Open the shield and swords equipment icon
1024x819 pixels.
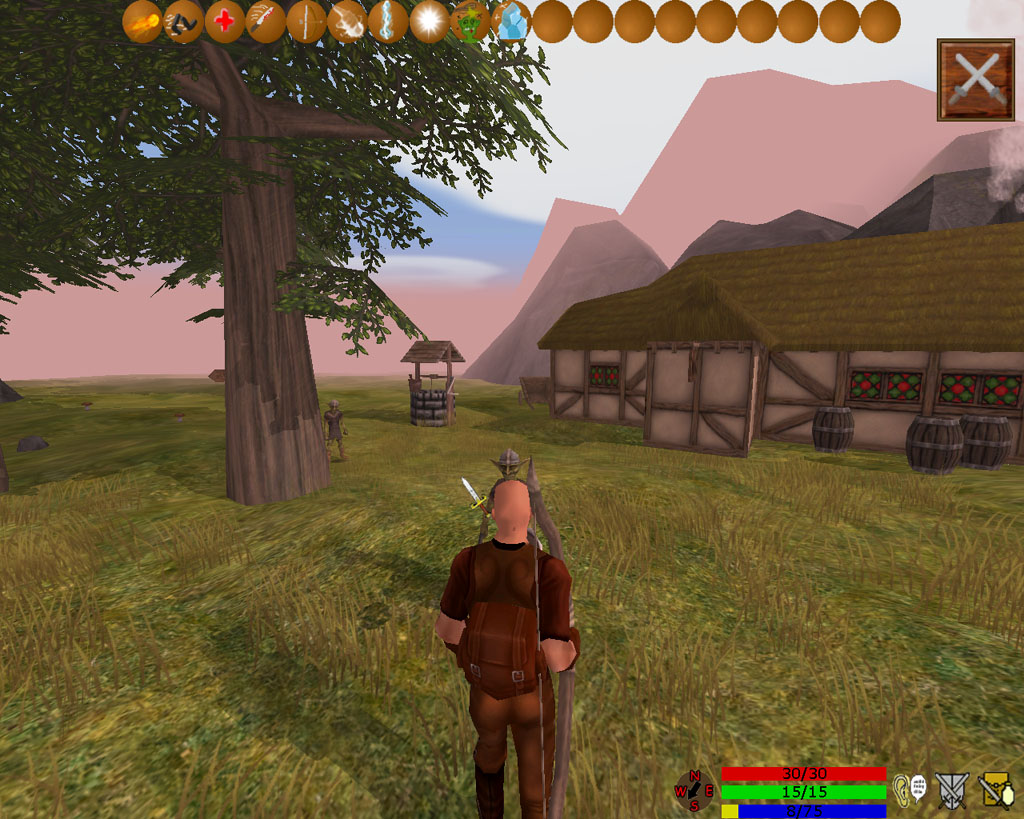[x=952, y=790]
